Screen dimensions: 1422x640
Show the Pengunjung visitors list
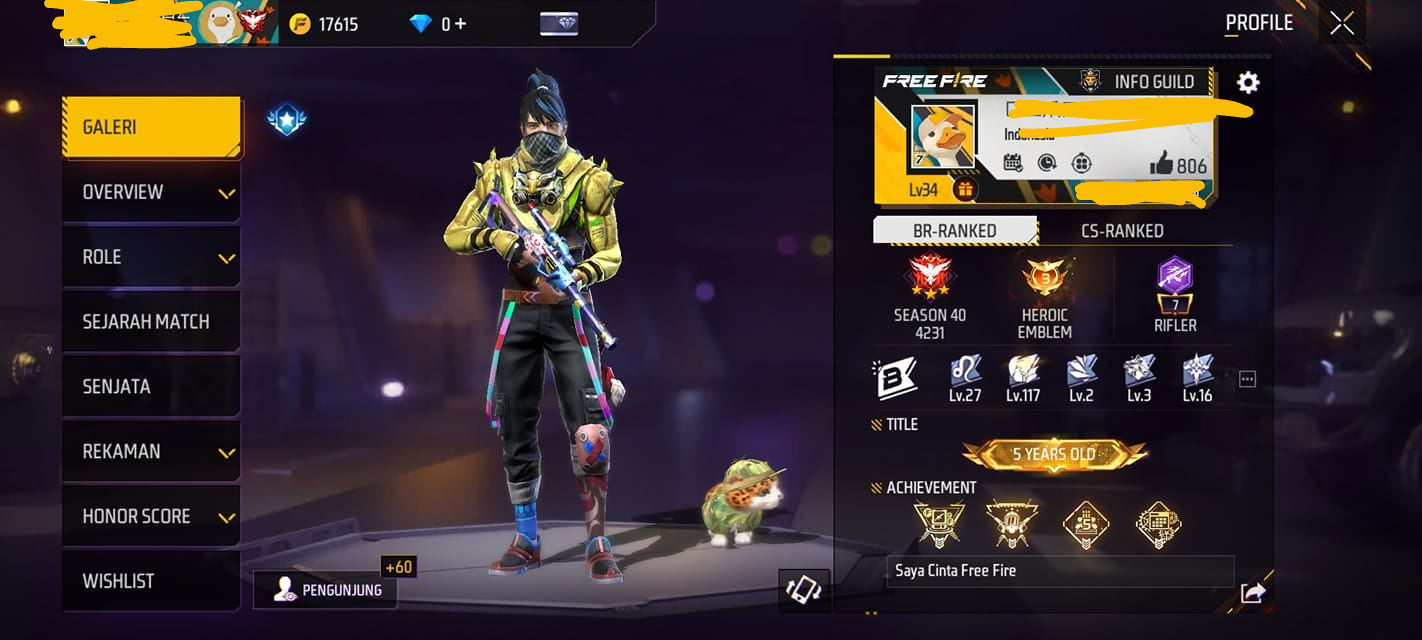(x=325, y=590)
